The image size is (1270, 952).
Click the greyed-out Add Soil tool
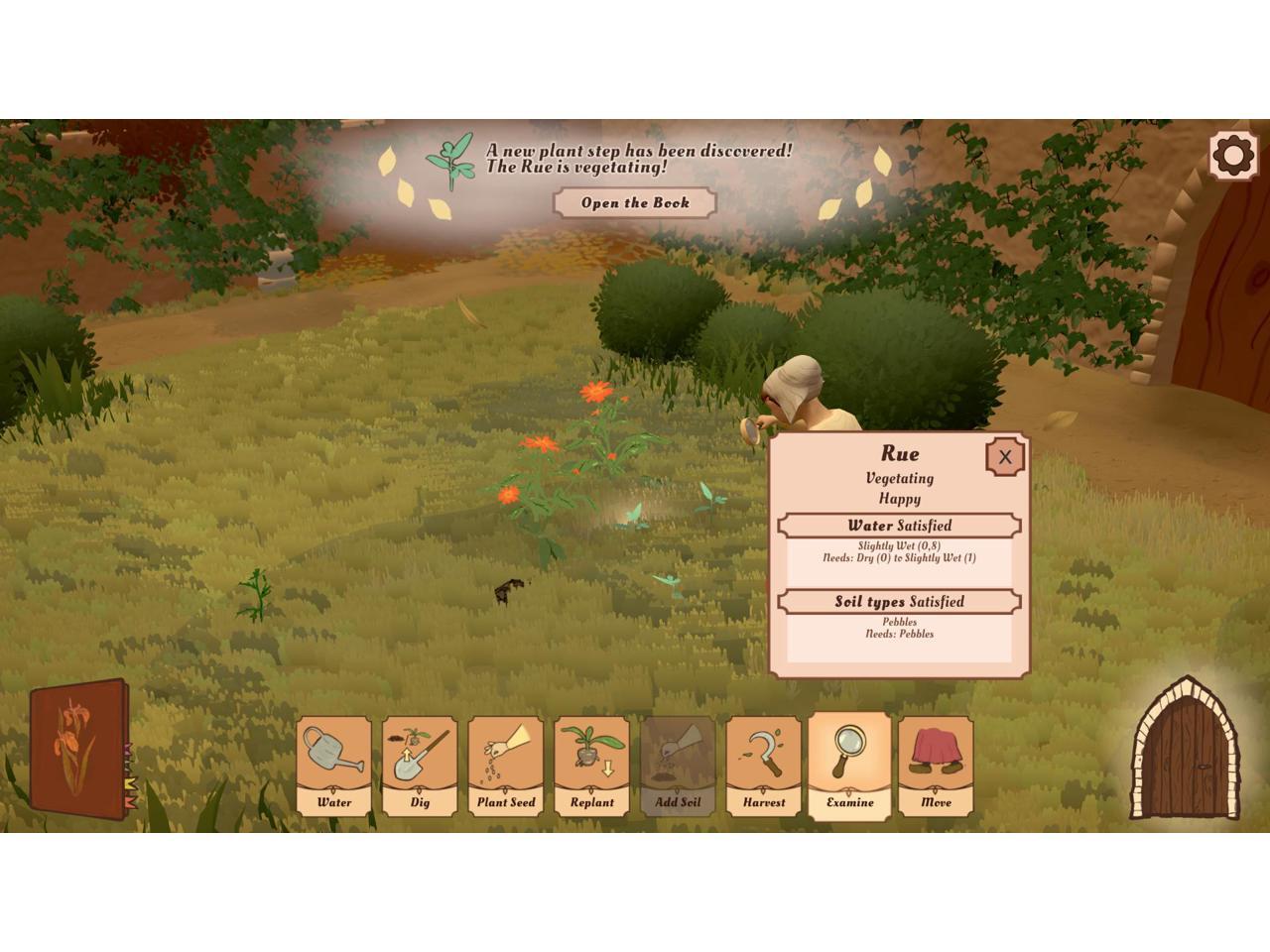[678, 766]
